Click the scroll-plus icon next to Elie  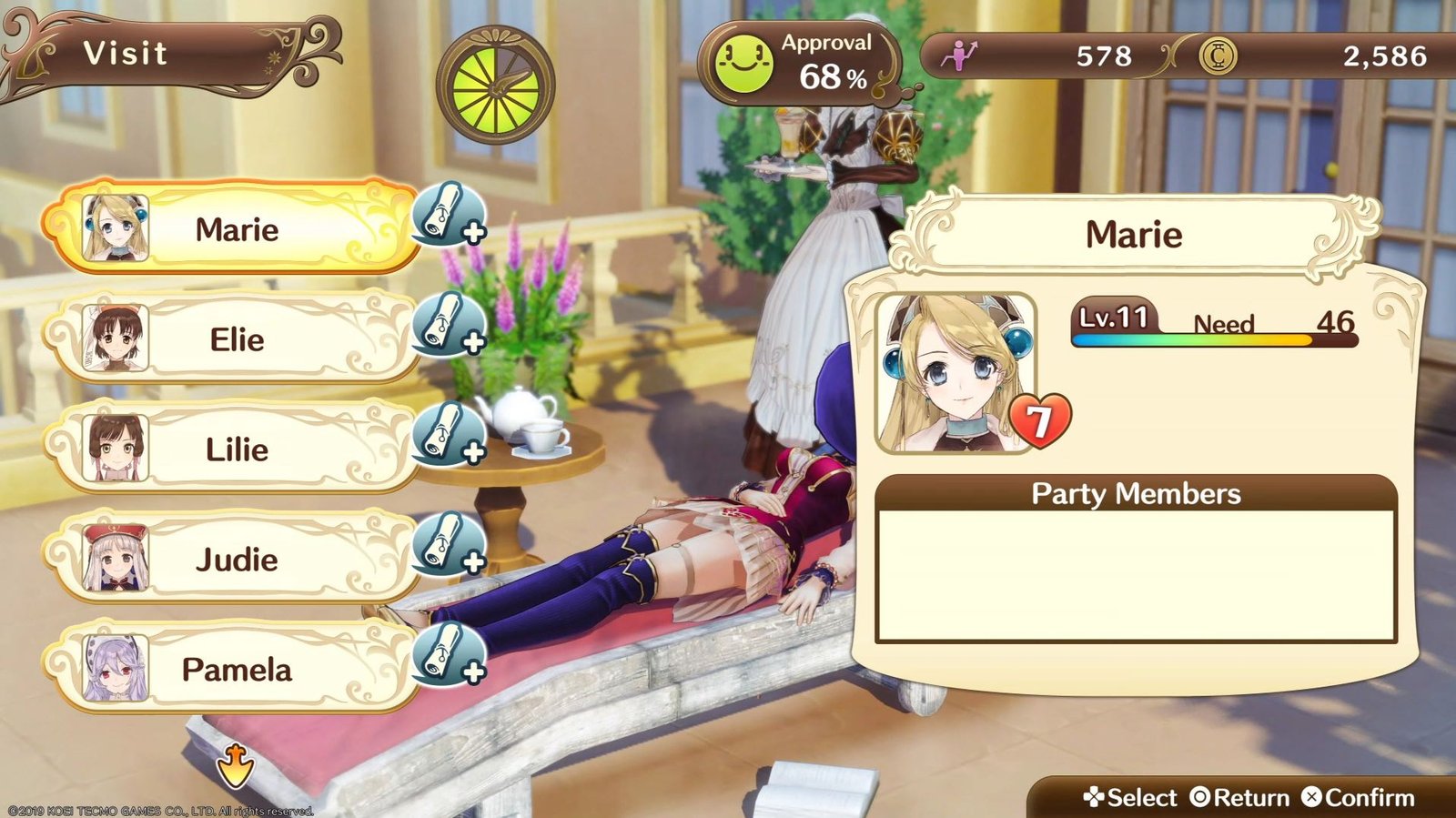[x=449, y=324]
